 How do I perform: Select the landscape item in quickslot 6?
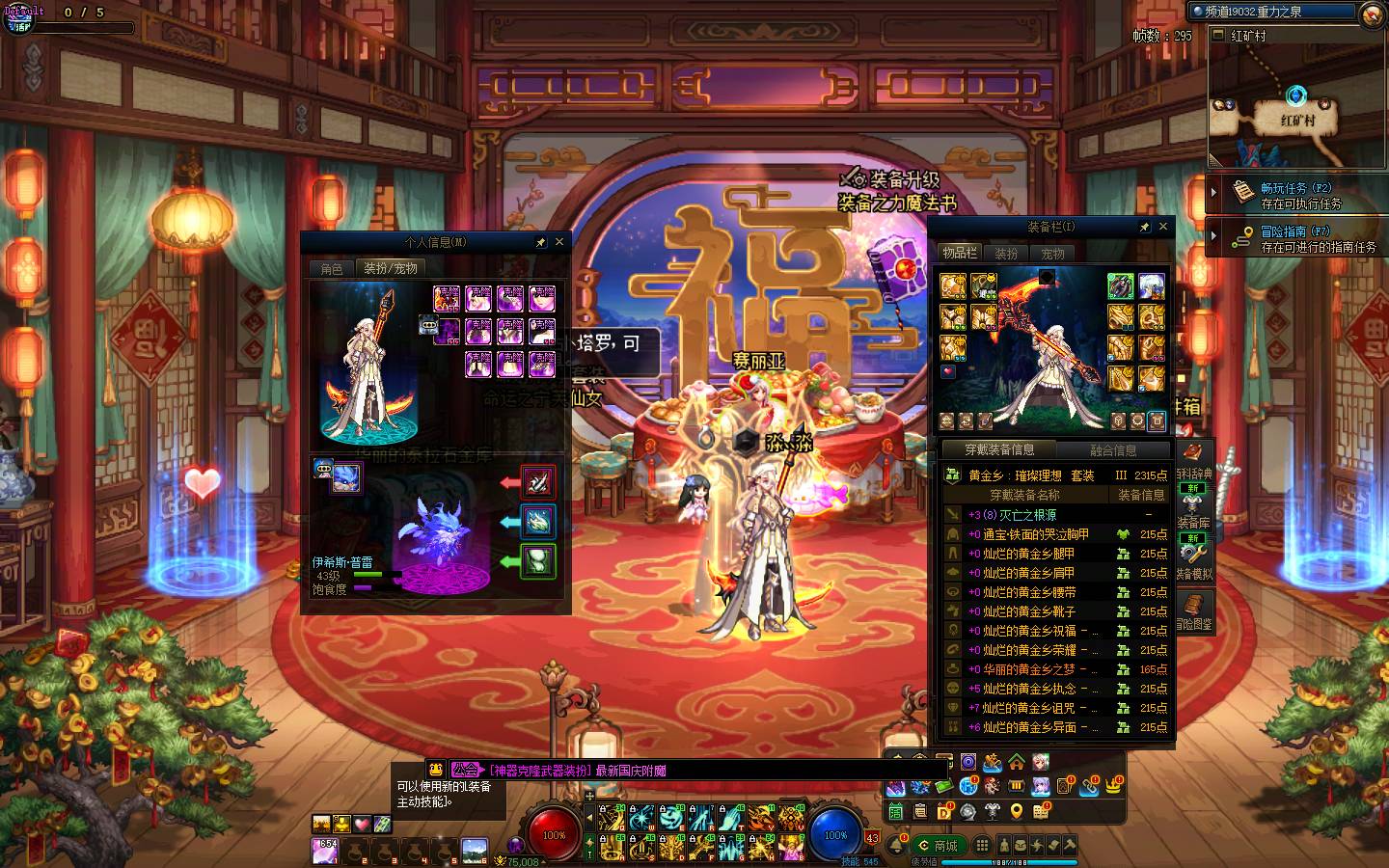(x=475, y=851)
